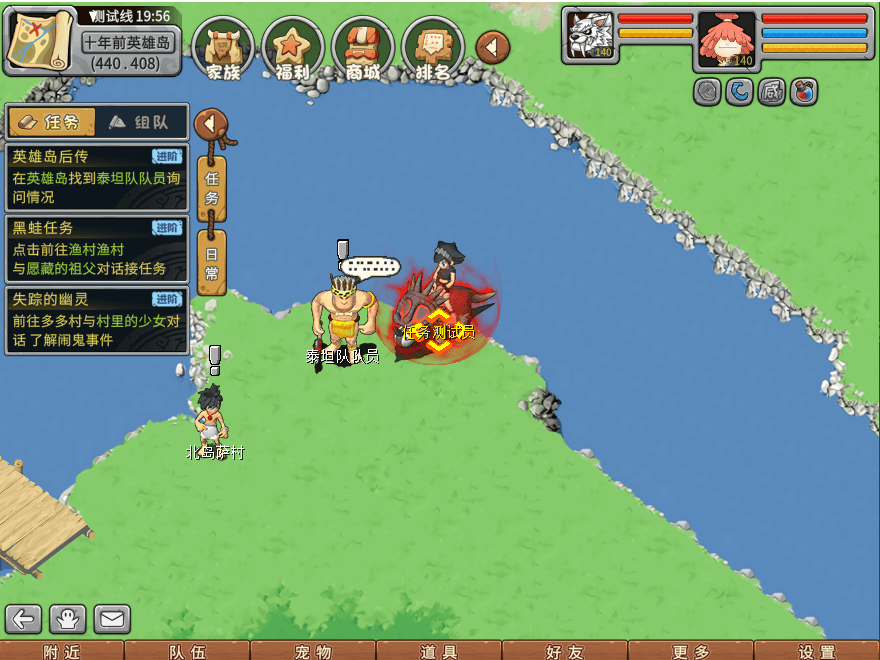Click the blue crescent moon icon
The image size is (880, 660).
739,92
